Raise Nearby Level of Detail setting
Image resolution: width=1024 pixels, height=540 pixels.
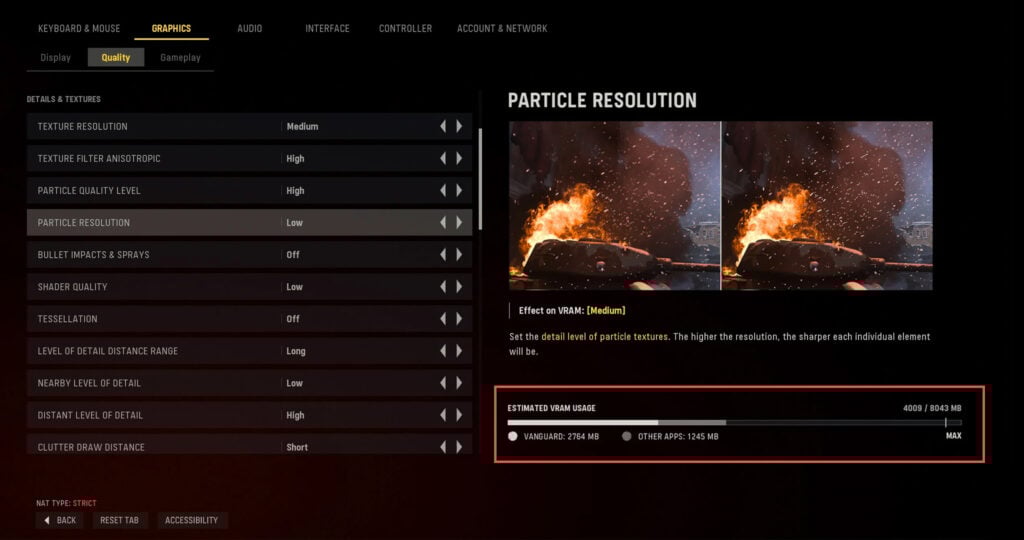[x=459, y=383]
